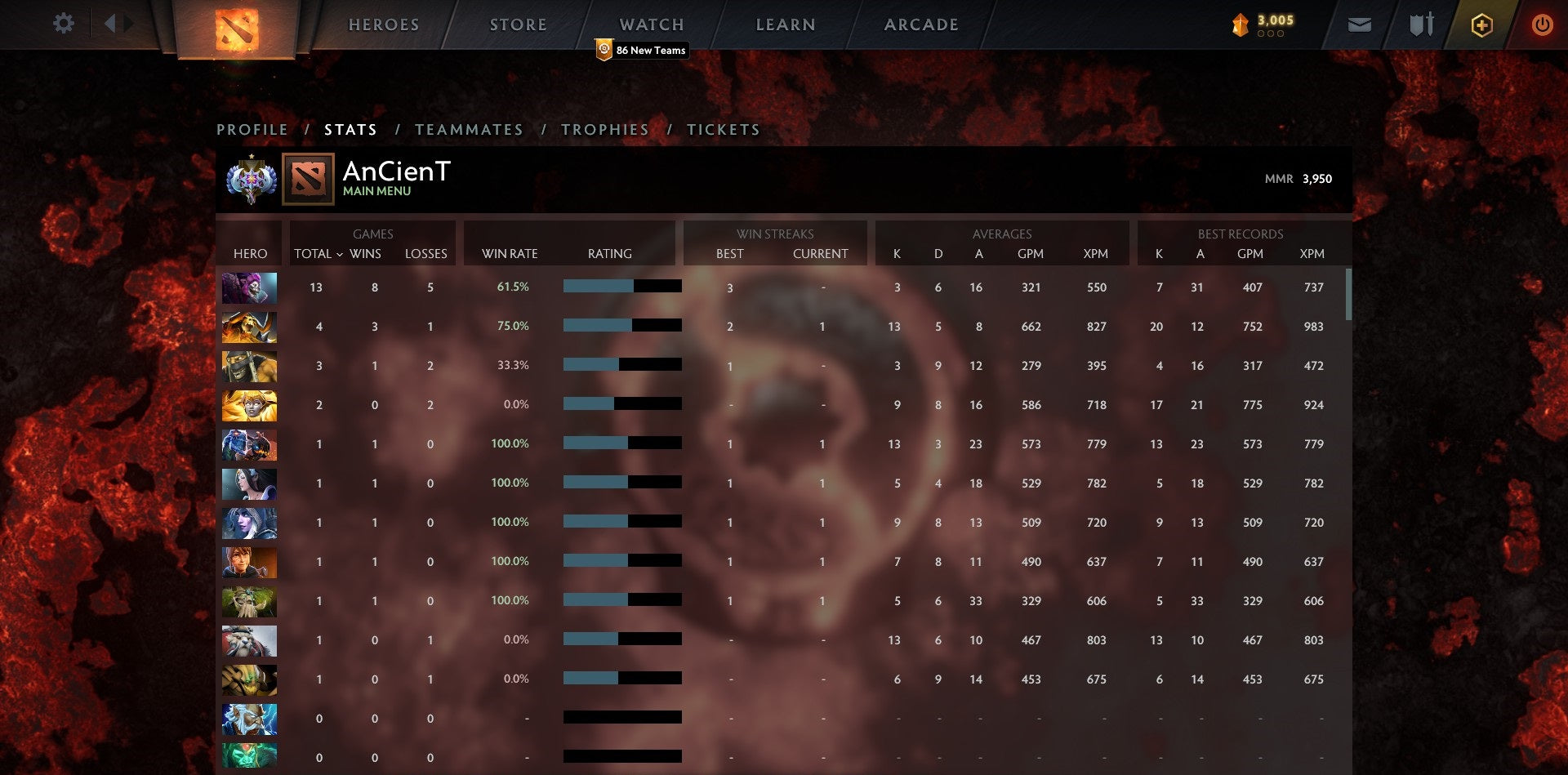
Task: Click the teams shield badge above WATCH
Action: pyautogui.click(x=603, y=49)
